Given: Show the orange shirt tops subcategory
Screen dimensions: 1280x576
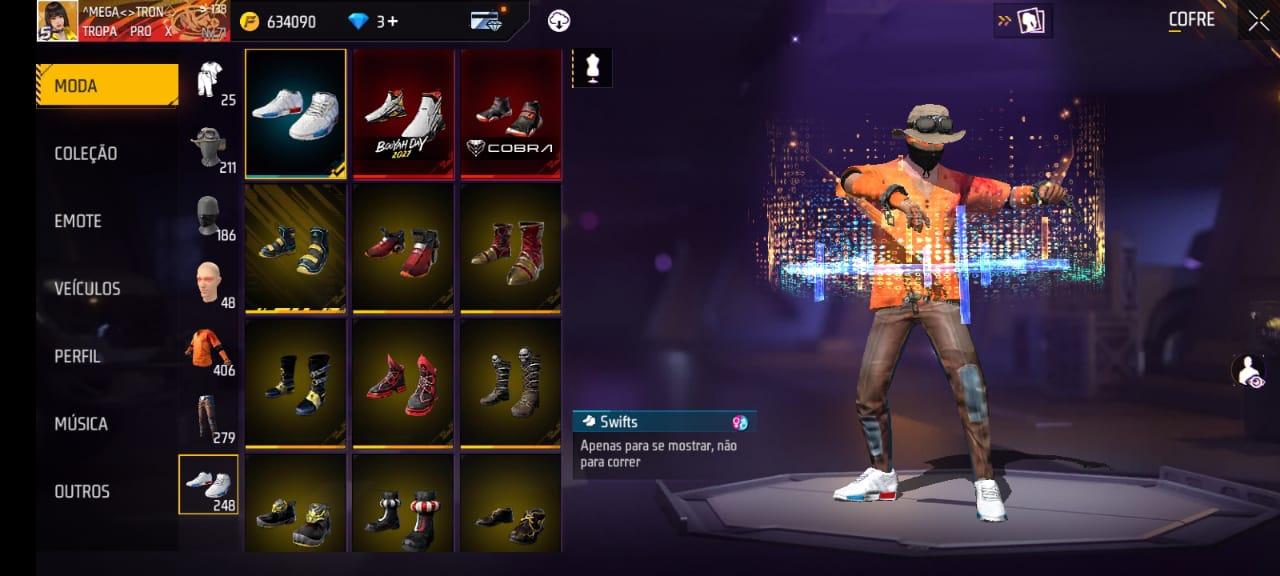Looking at the screenshot, I should (x=209, y=351).
